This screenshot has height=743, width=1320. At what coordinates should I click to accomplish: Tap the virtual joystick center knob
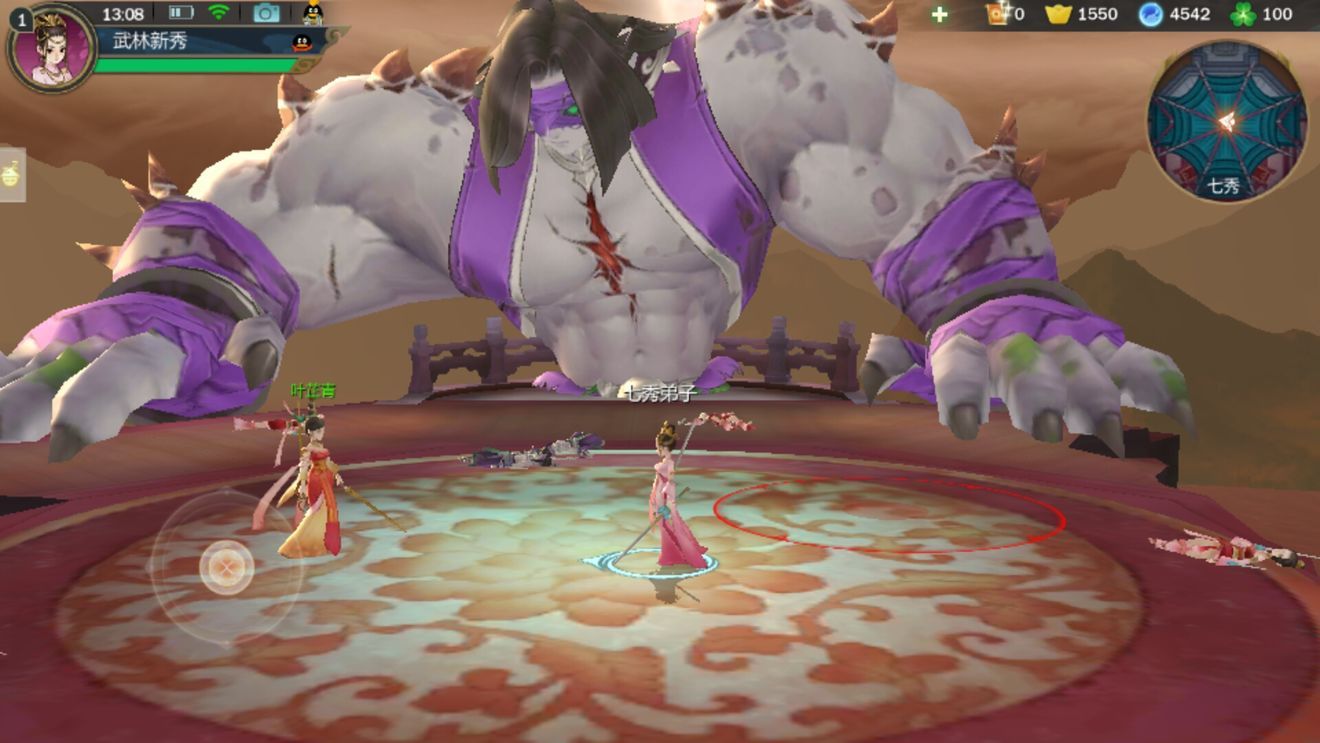pyautogui.click(x=226, y=567)
